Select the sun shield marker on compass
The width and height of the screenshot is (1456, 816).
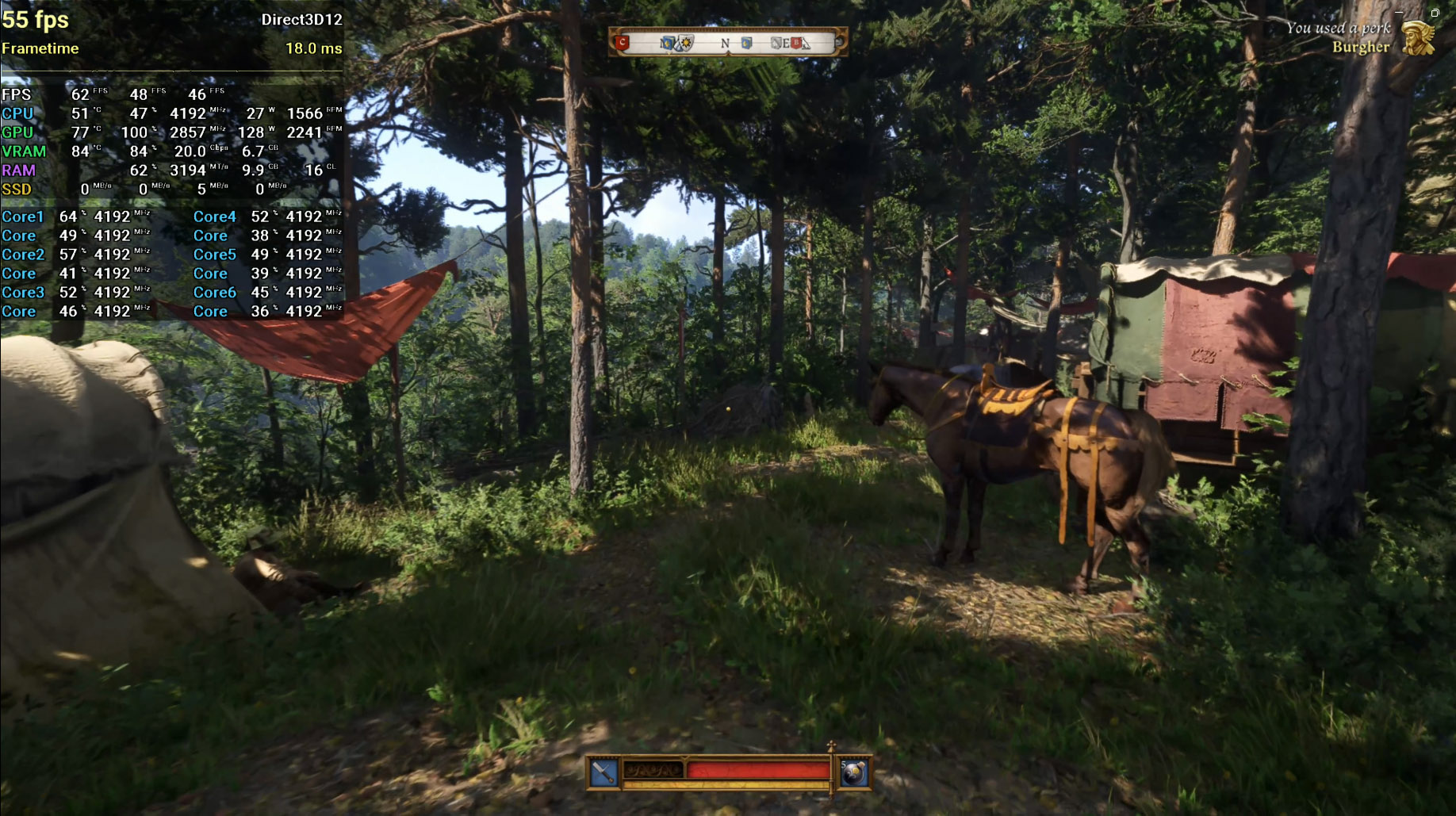click(x=685, y=43)
